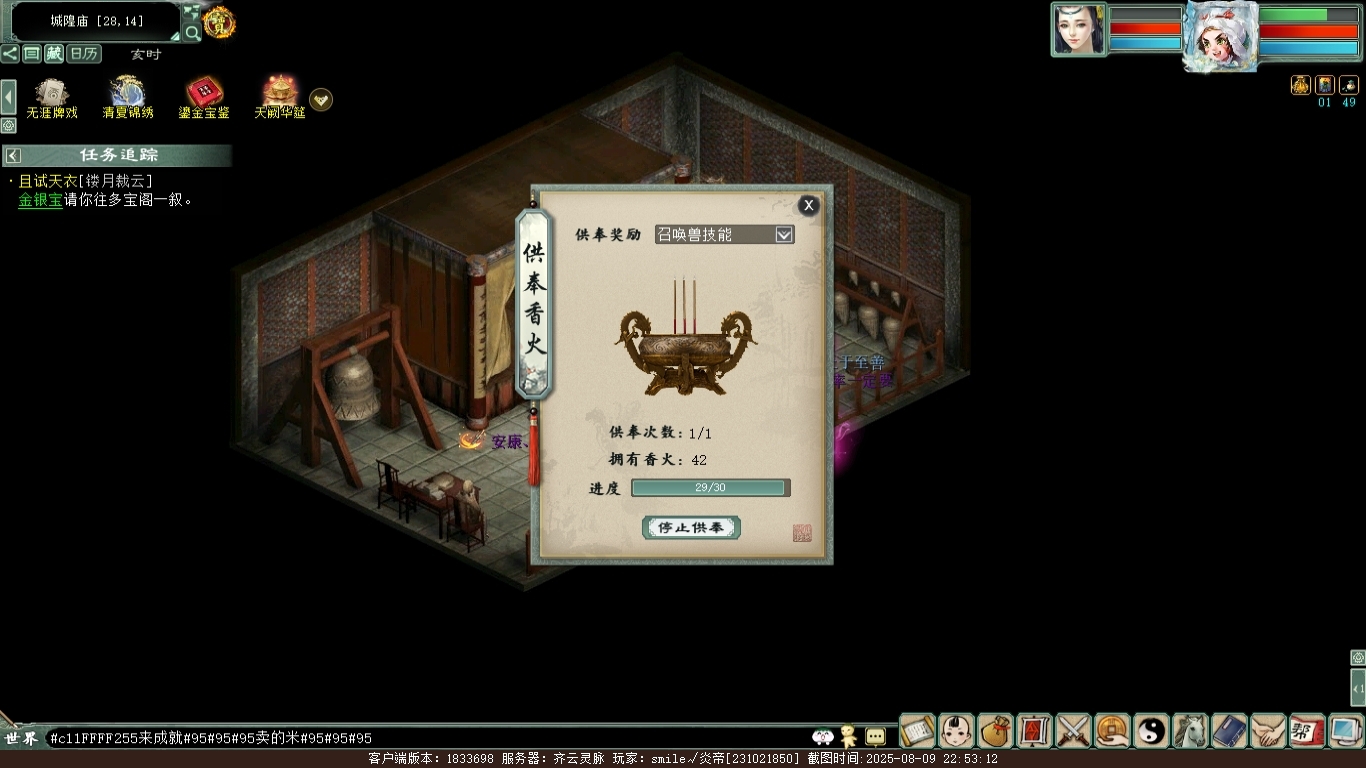The image size is (1366, 768).
Task: Open the white horse mount icon
Action: click(x=1190, y=731)
